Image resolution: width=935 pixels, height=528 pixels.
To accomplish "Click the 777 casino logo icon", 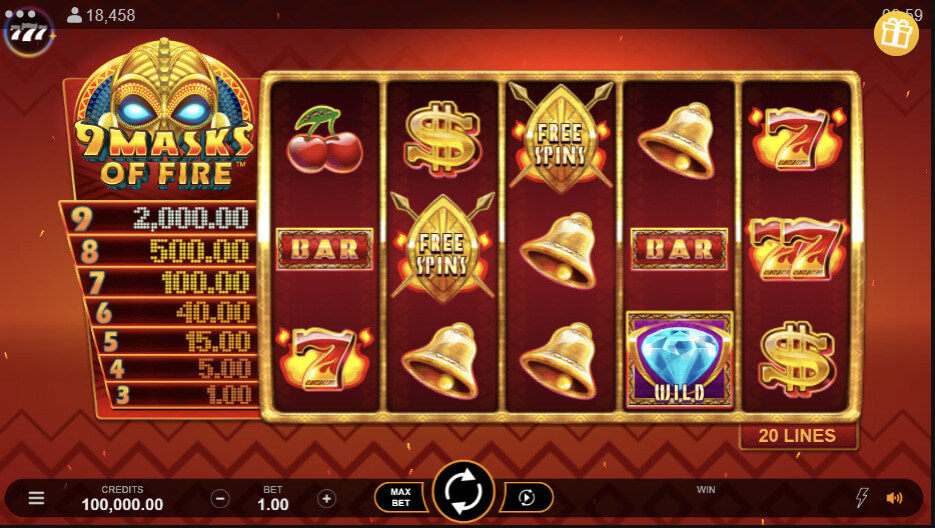I will [27, 32].
